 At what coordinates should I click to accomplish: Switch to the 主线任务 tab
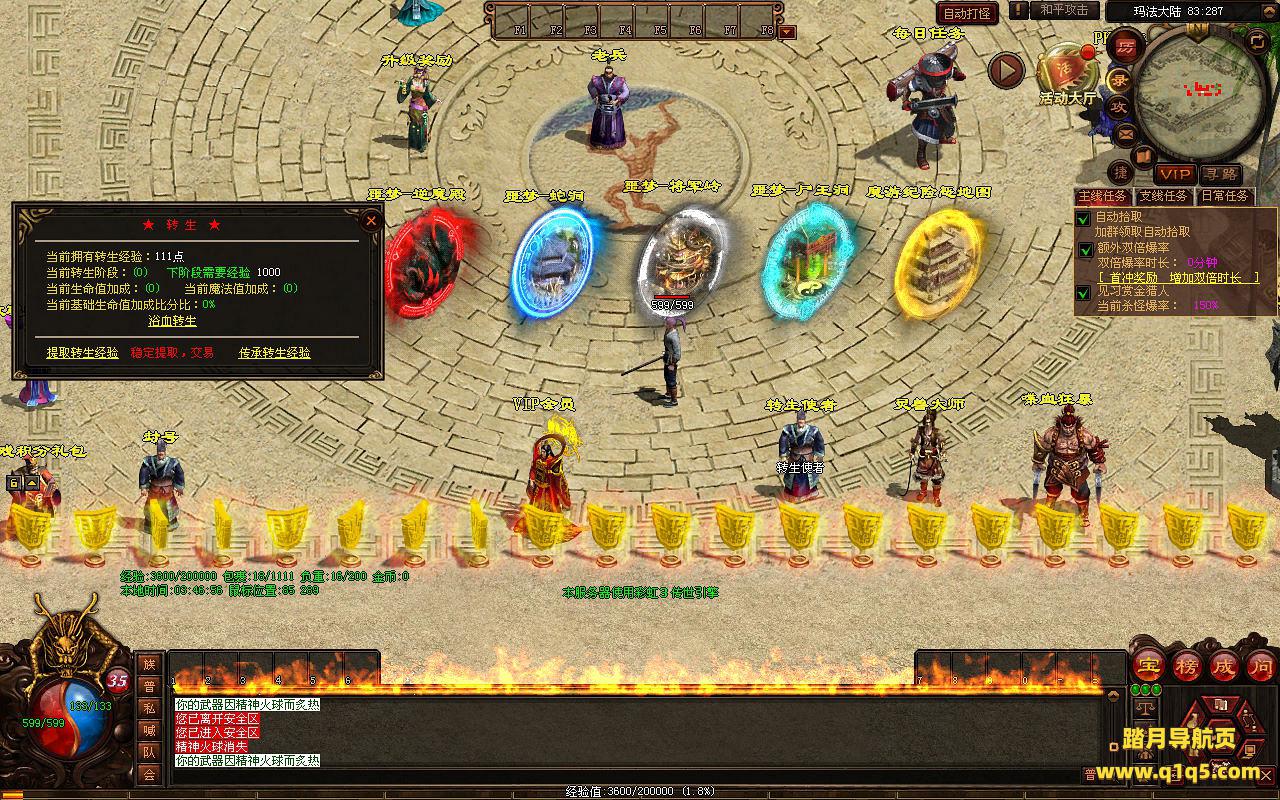(1104, 196)
